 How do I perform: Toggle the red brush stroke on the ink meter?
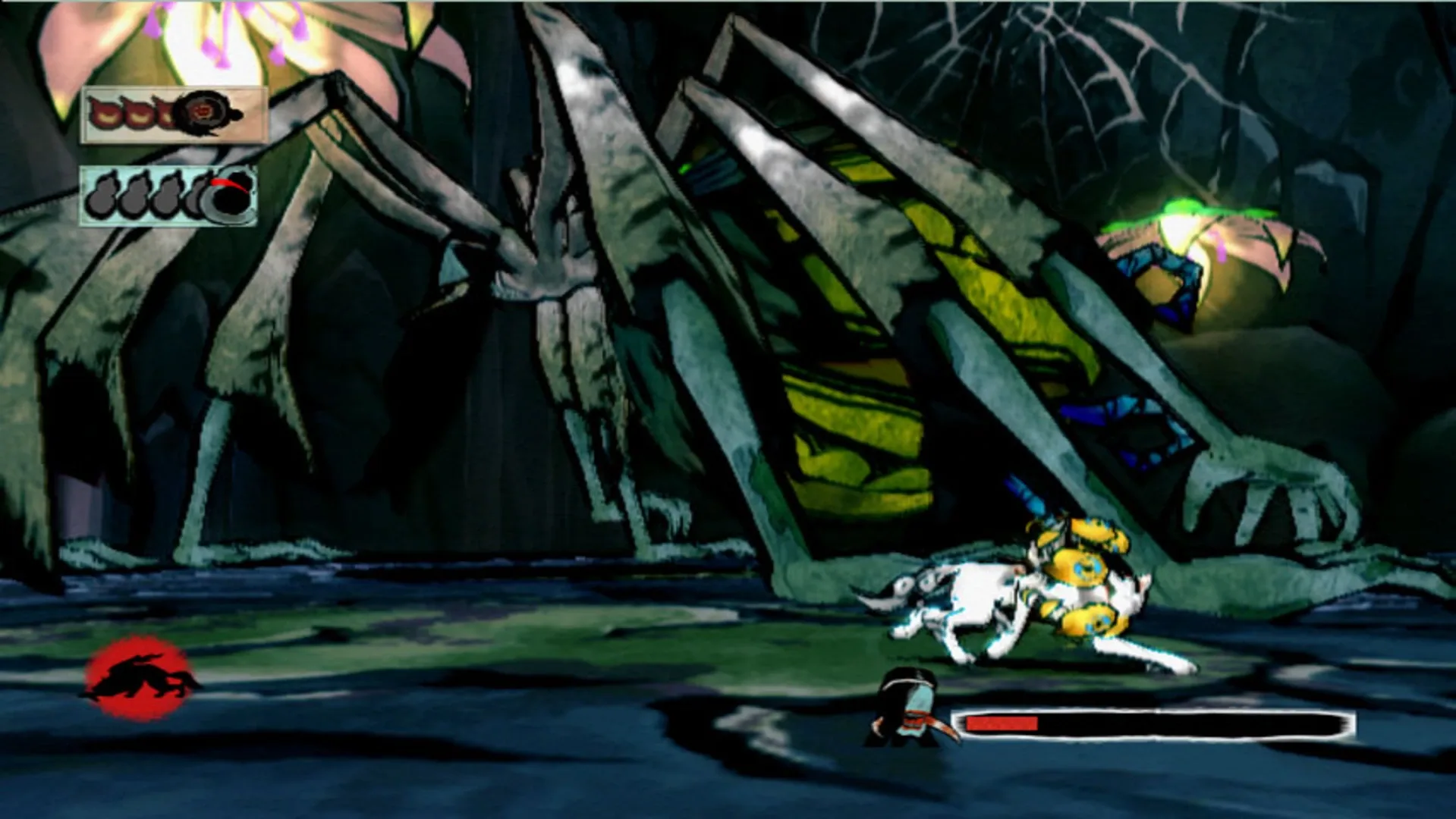click(x=228, y=184)
